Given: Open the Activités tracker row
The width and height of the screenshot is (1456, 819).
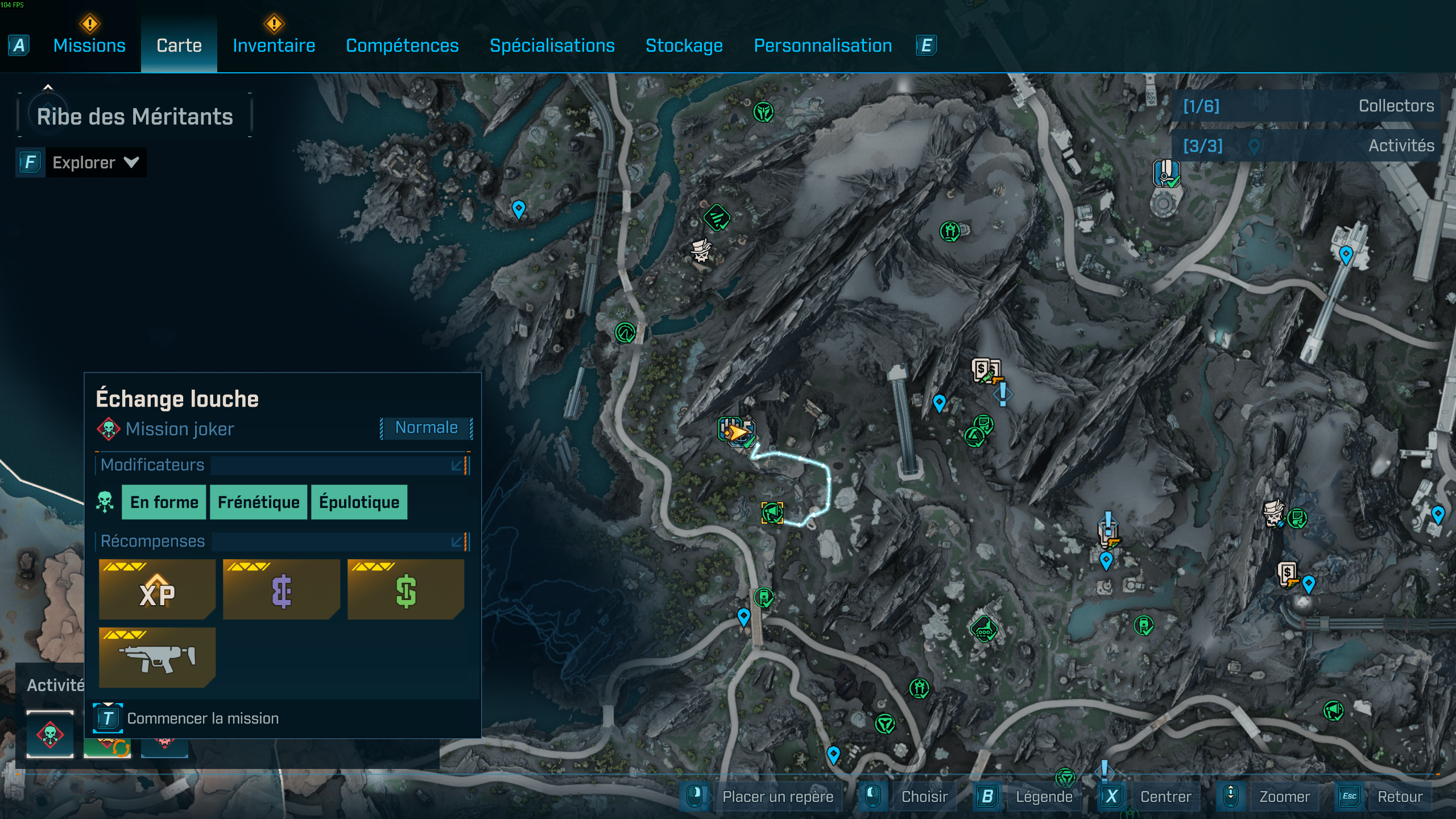Looking at the screenshot, I should click(1308, 146).
